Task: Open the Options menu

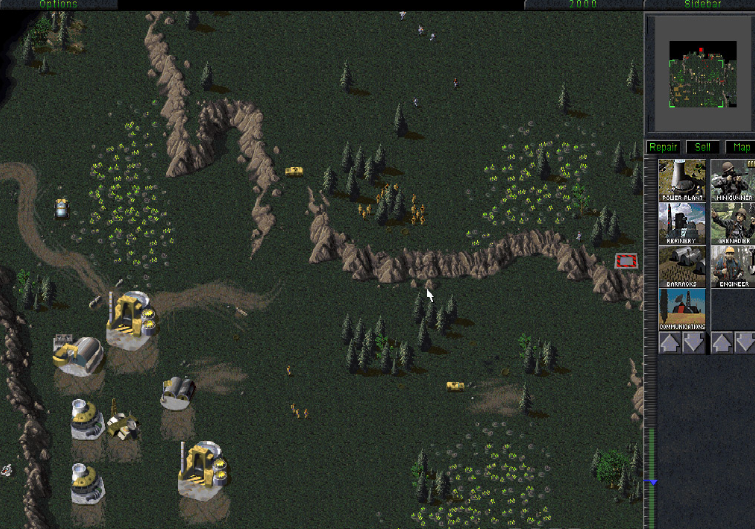Action: (58, 5)
